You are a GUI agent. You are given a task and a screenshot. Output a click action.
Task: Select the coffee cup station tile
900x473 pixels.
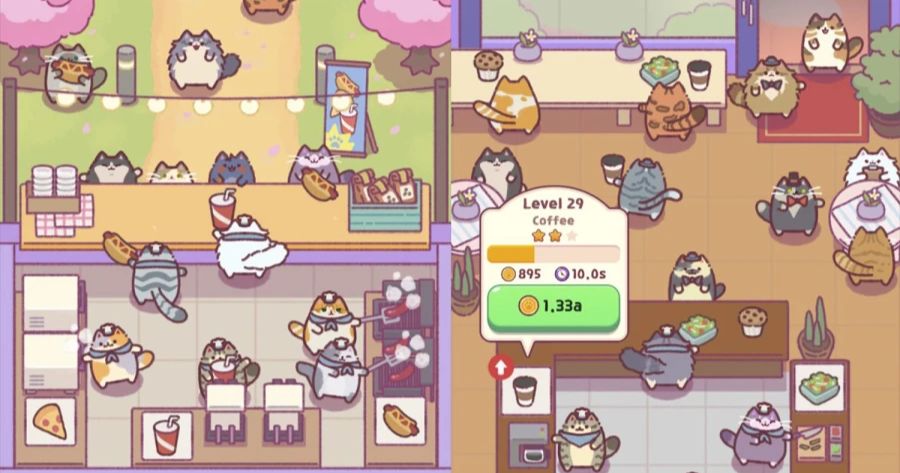coord(525,390)
